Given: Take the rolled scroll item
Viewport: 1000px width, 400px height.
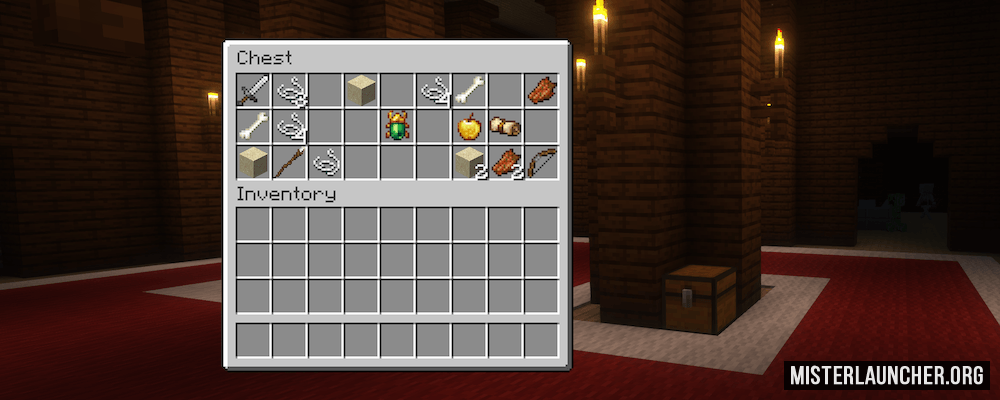Looking at the screenshot, I should click(x=505, y=127).
